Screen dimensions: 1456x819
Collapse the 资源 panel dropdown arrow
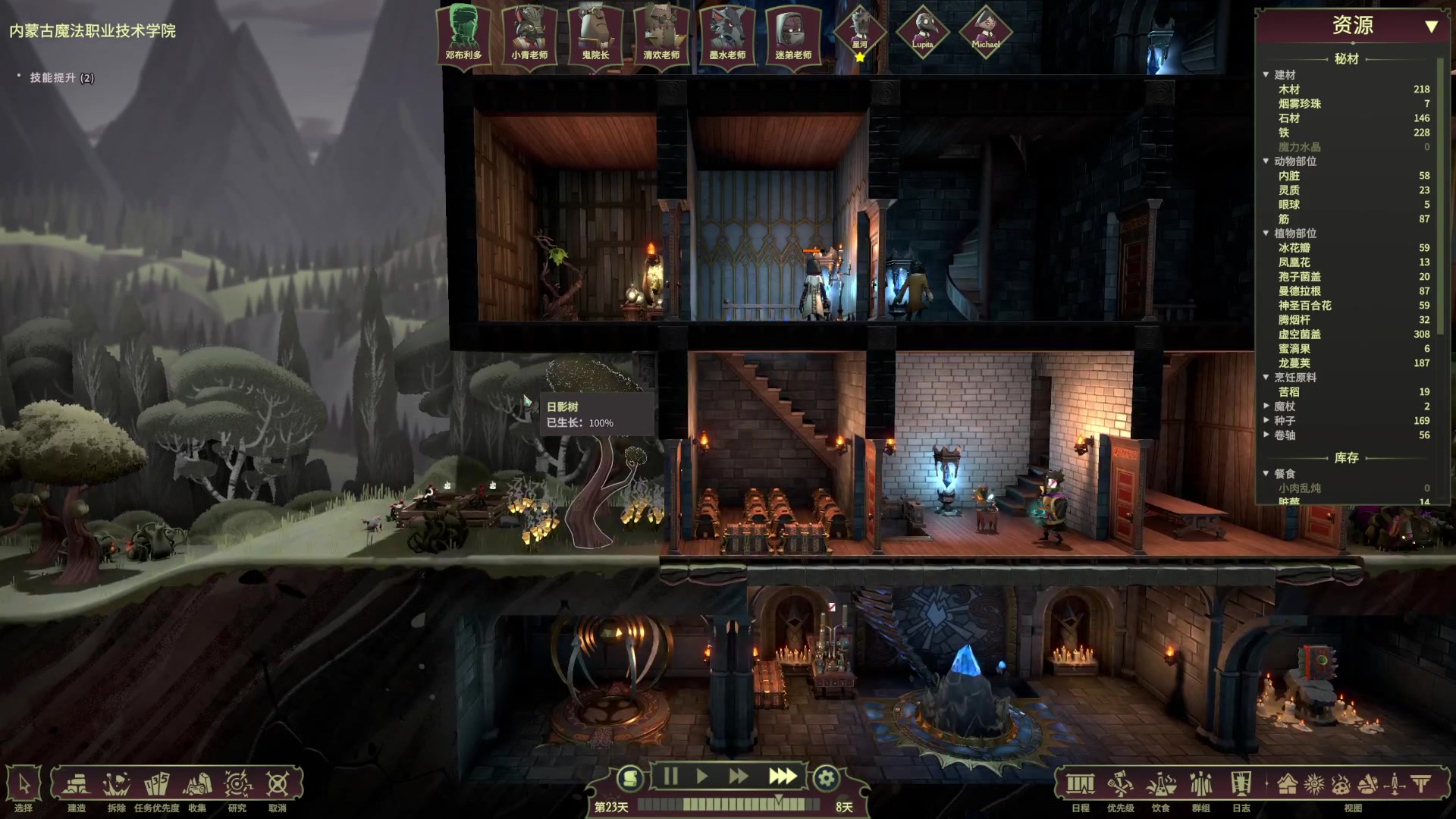tap(1431, 27)
